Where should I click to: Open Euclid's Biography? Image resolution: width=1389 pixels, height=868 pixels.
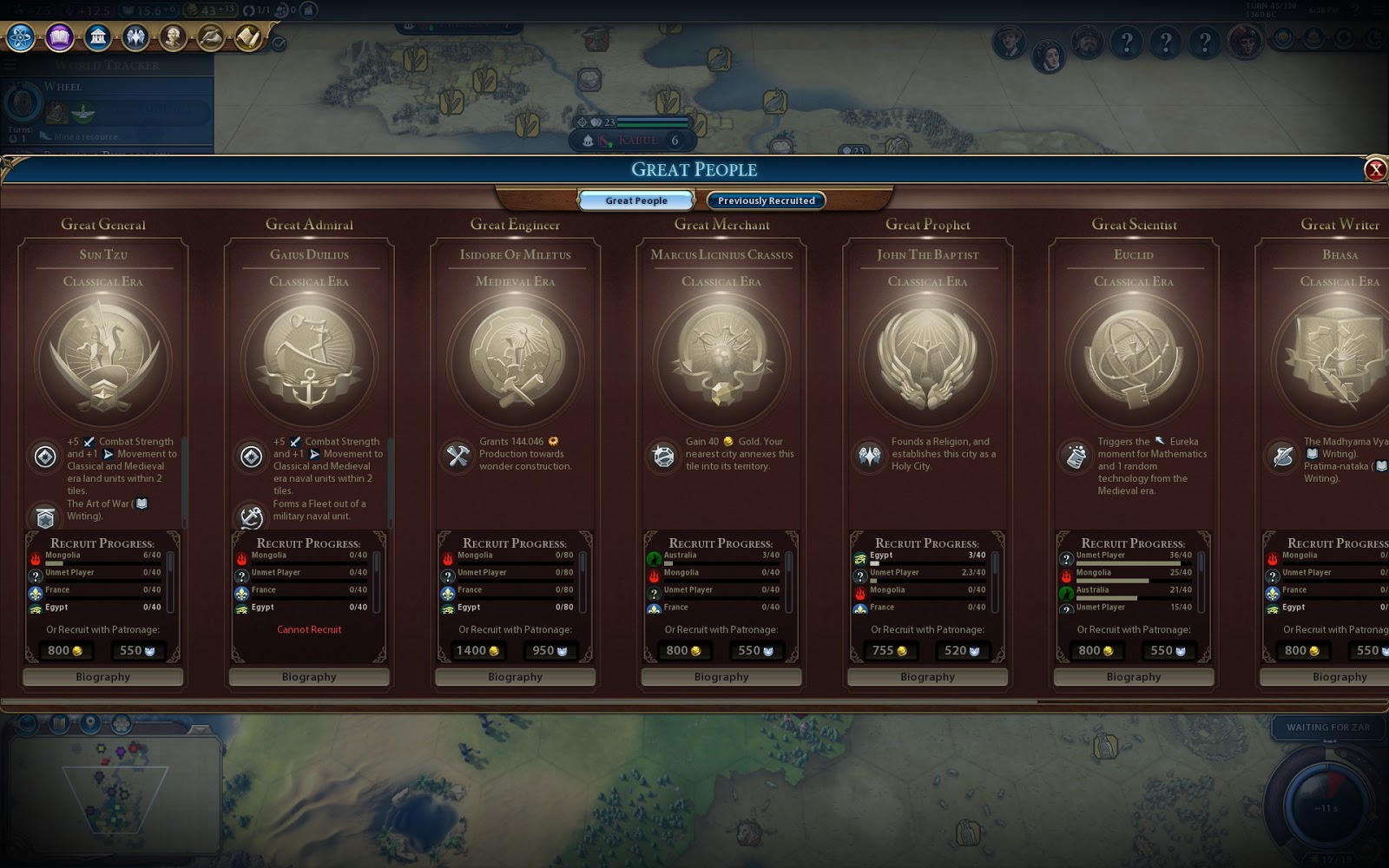pyautogui.click(x=1134, y=677)
